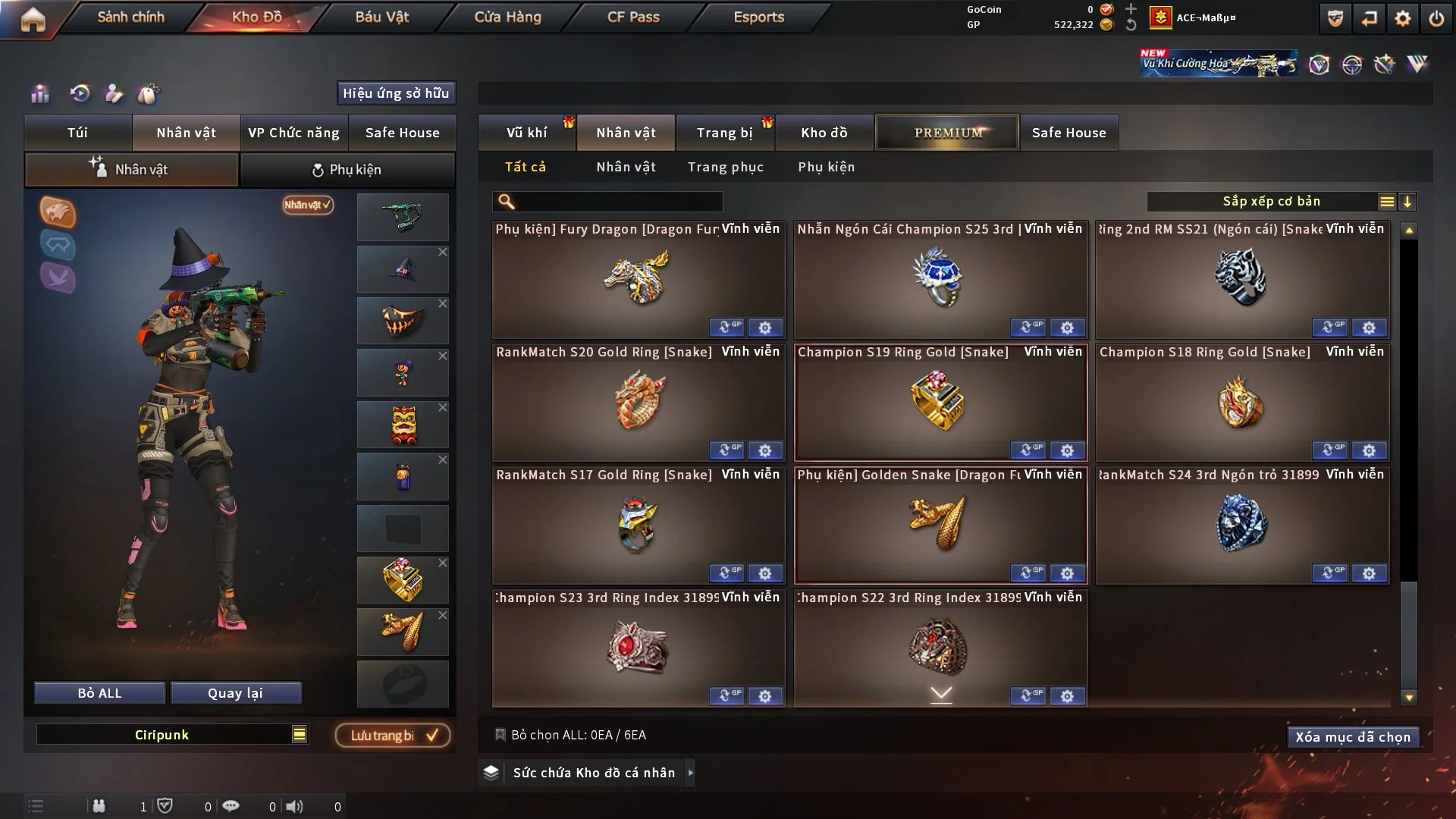Open the Sắp xếp cơ bản sort dropdown
The width and height of the screenshot is (1456, 819).
[1271, 202]
